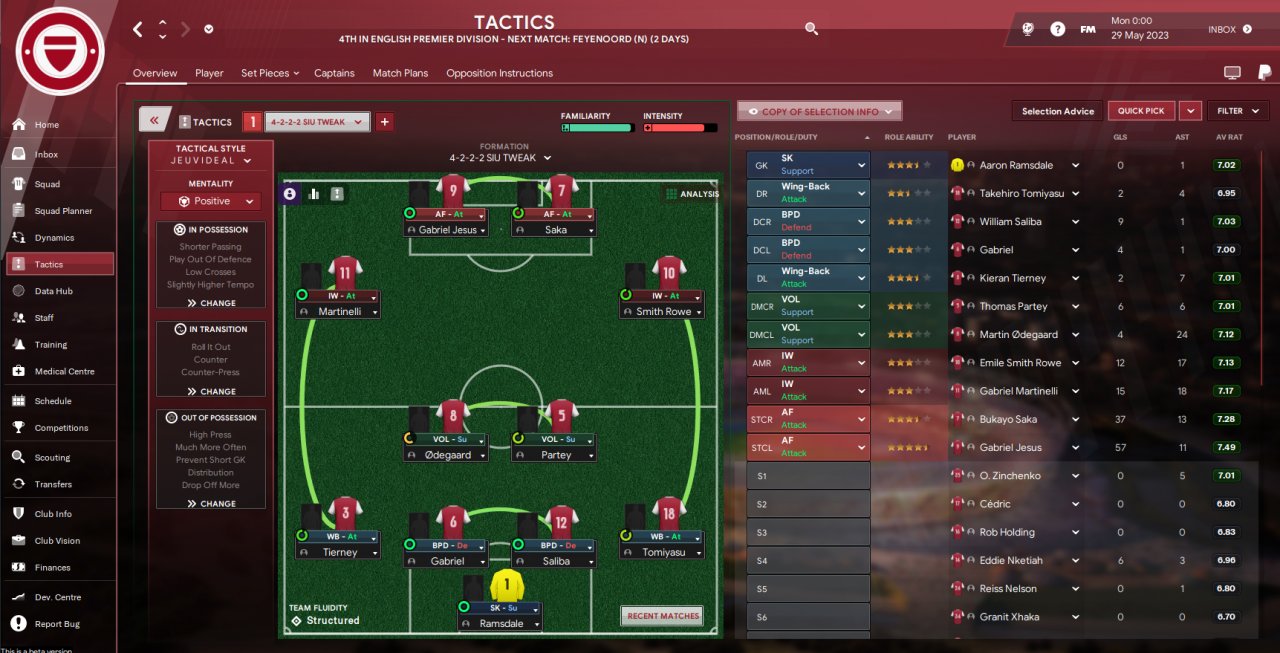This screenshot has width=1280, height=653.
Task: Change the In Possession instructions
Action: 211,303
